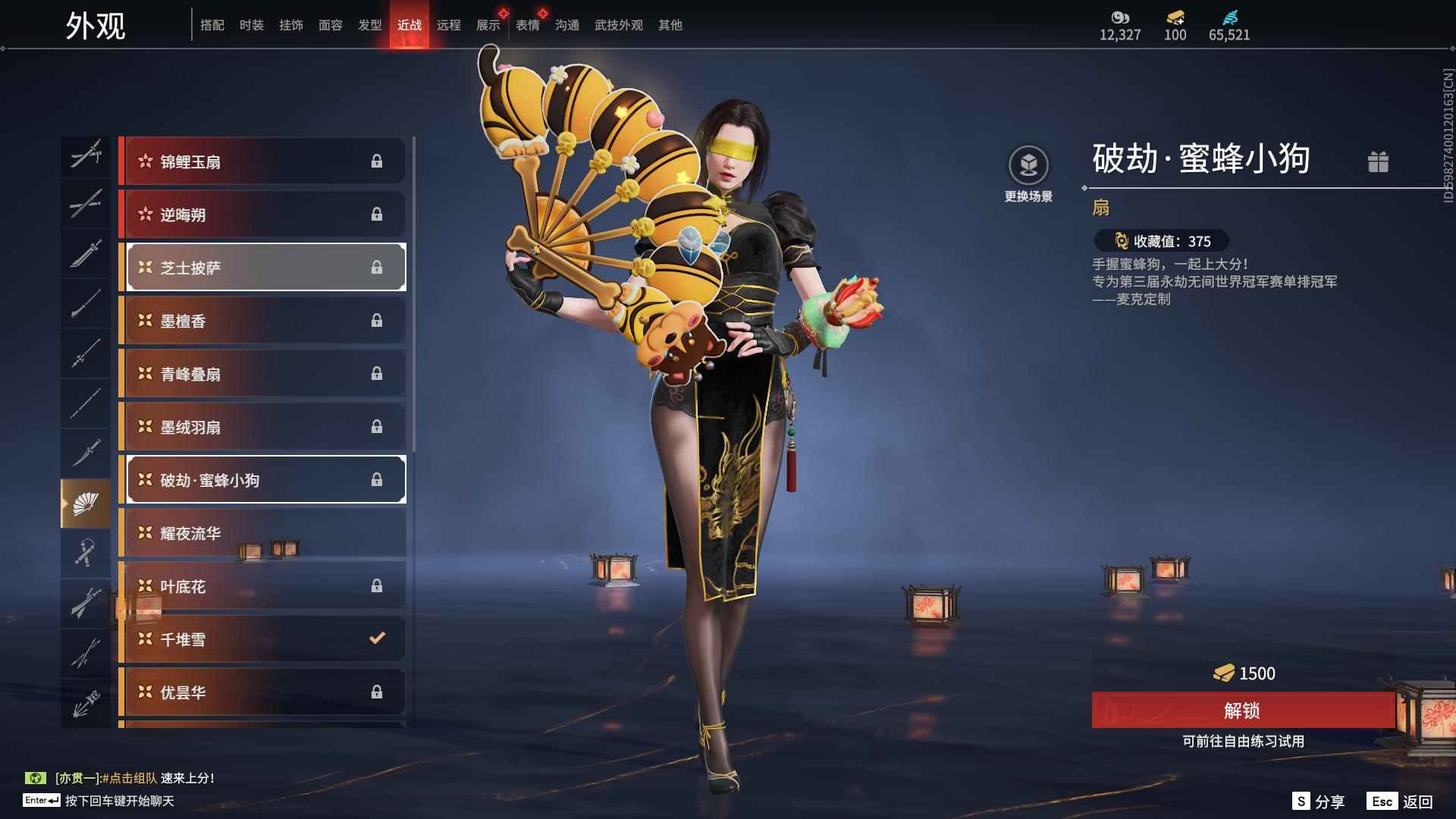The height and width of the screenshot is (819, 1456).
Task: Switch to the 远程 ranged weapons tab
Action: [449, 24]
